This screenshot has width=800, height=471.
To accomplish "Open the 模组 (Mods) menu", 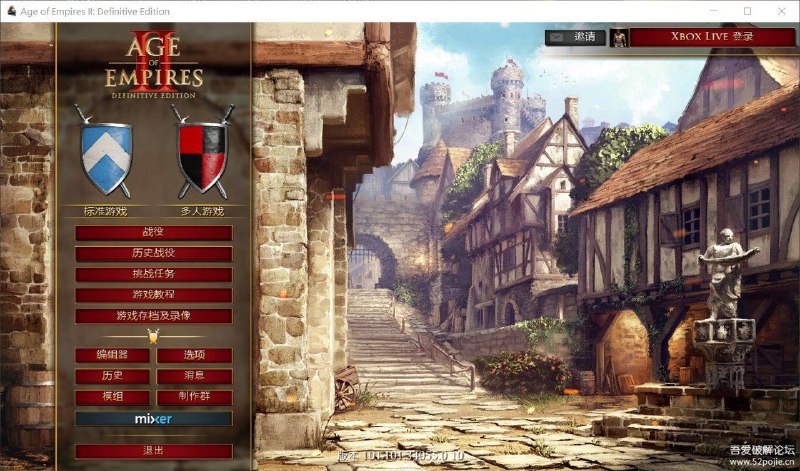I will click(112, 397).
